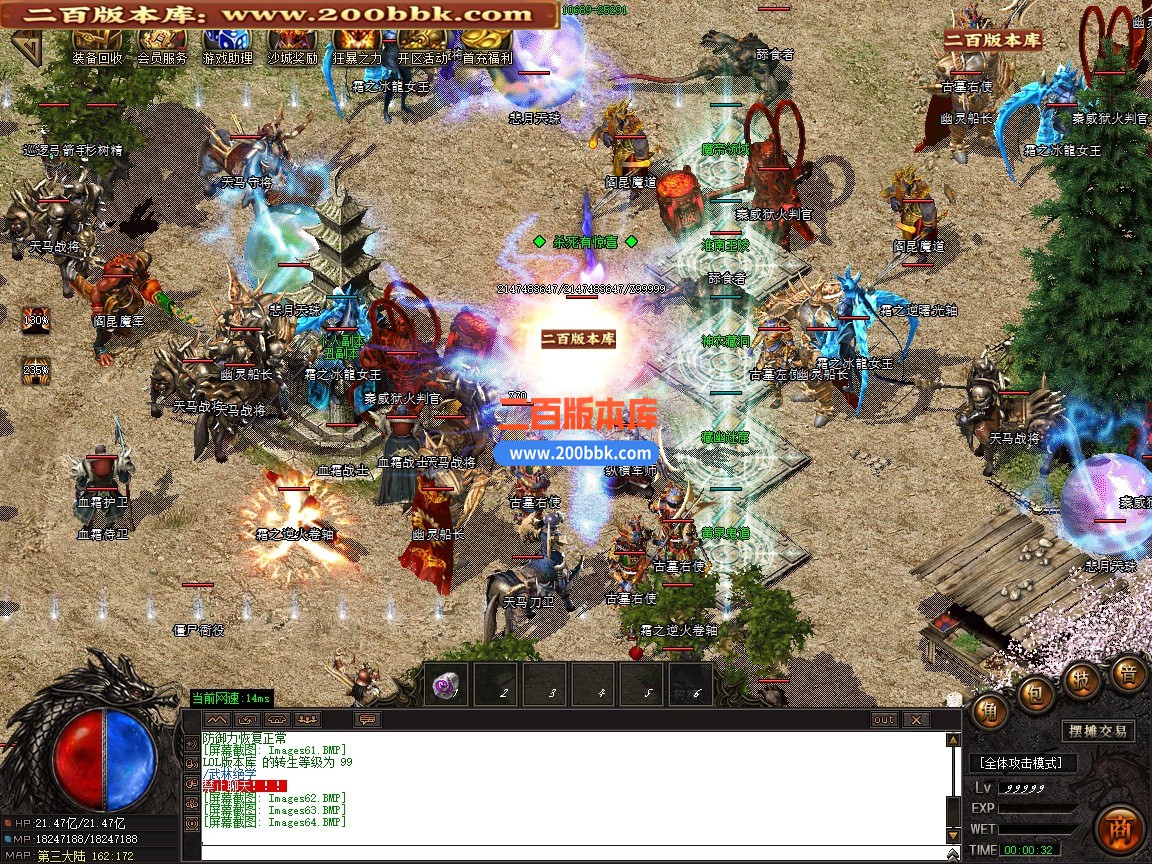Click the chat text input line
Viewport: 1152px width, 864px height.
pos(570,852)
